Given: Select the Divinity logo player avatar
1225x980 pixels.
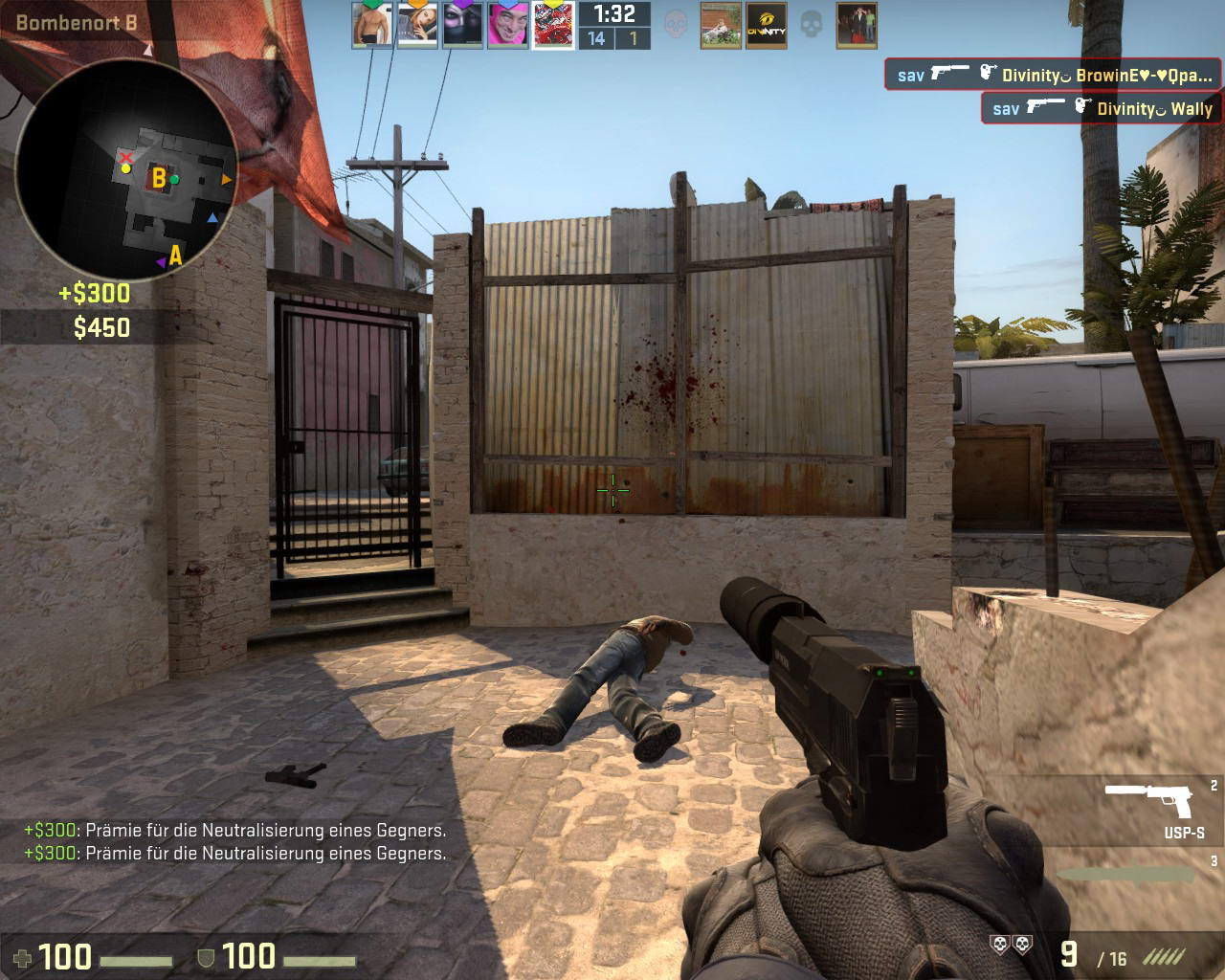Looking at the screenshot, I should [x=766, y=26].
